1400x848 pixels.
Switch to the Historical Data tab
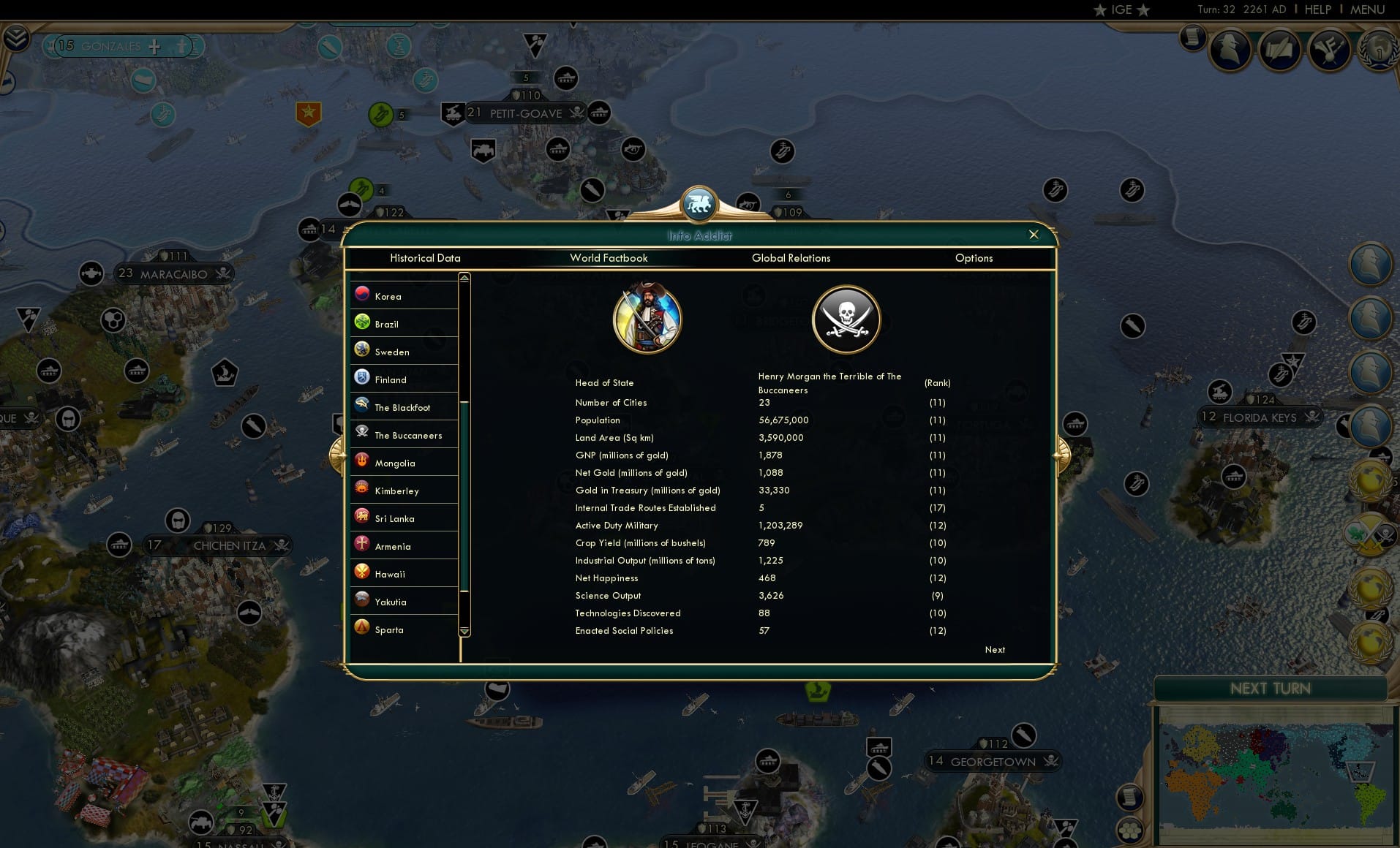tap(426, 258)
